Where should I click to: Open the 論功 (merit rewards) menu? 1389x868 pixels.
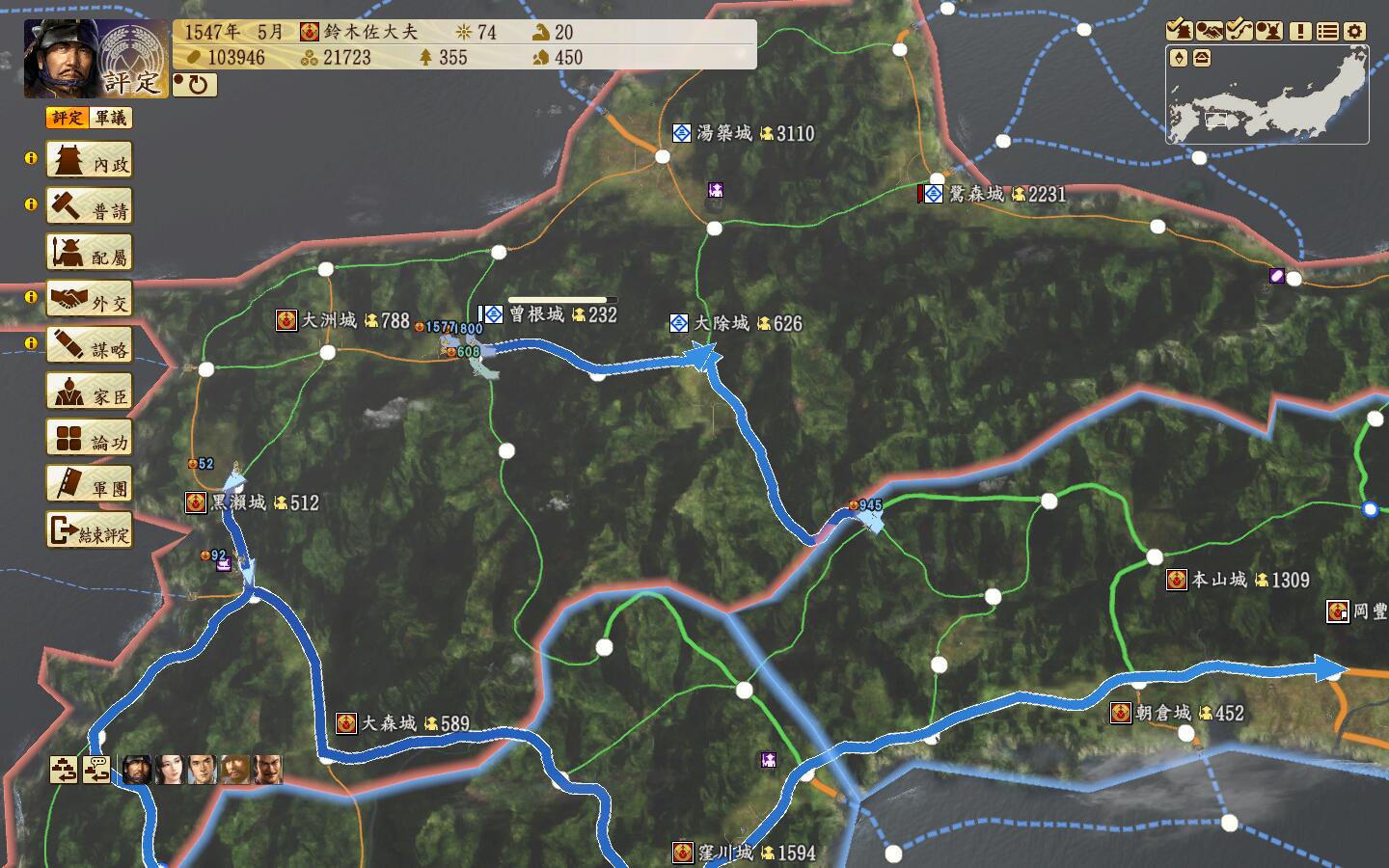[x=90, y=439]
